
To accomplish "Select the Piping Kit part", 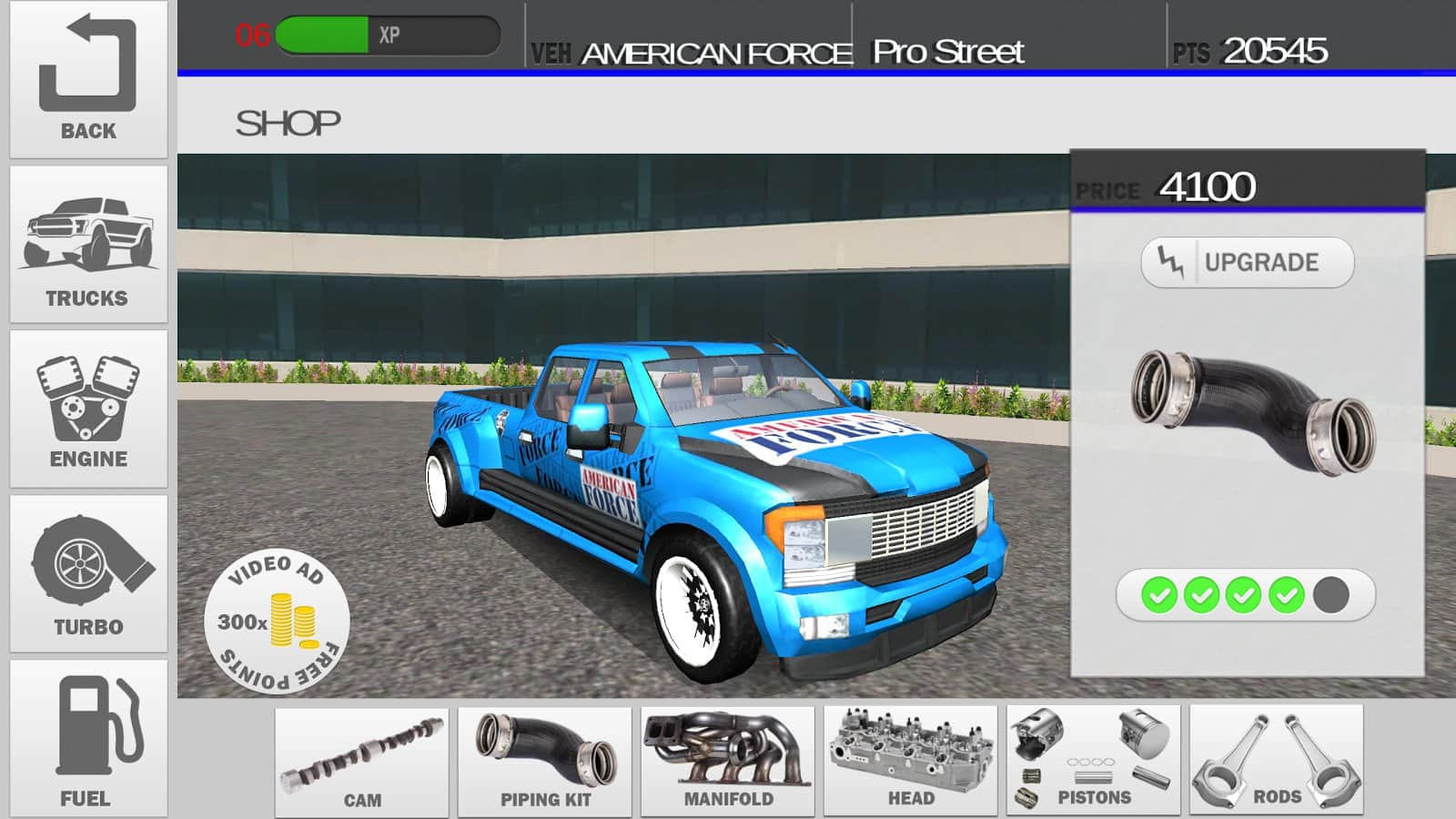I will (545, 762).
